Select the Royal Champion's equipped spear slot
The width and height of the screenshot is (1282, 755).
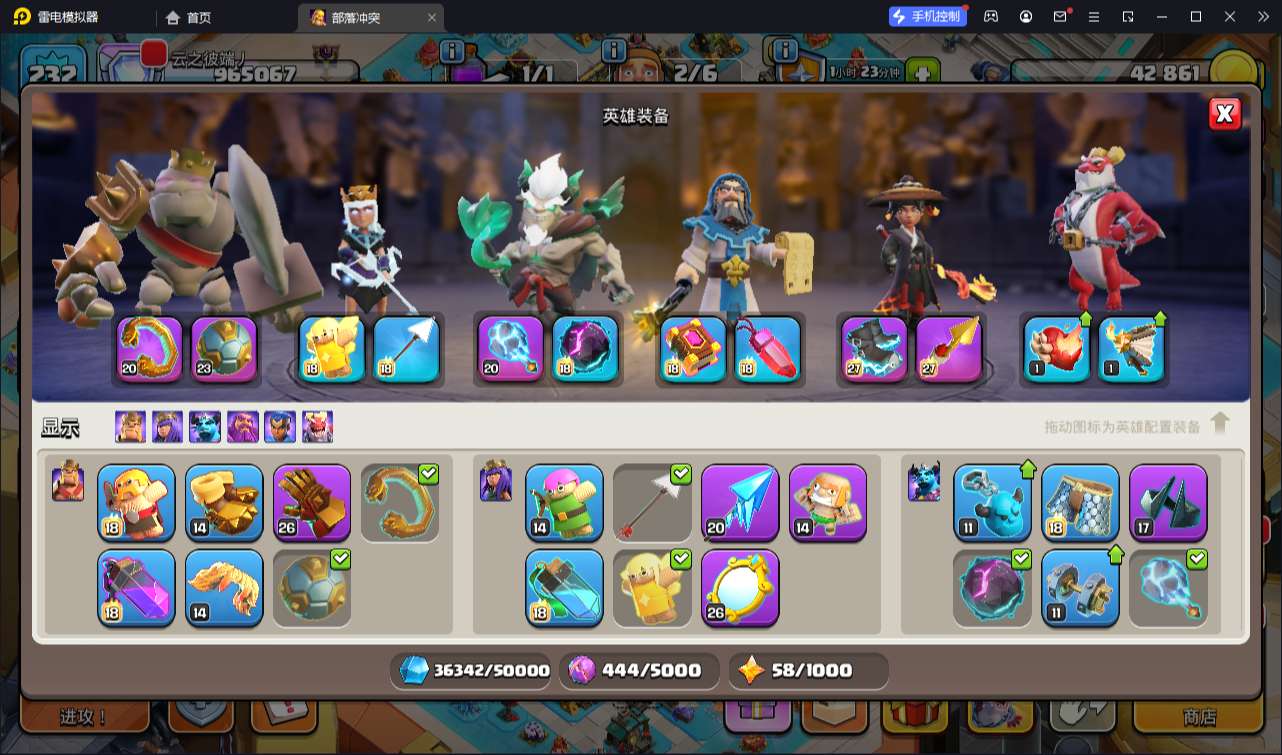949,349
